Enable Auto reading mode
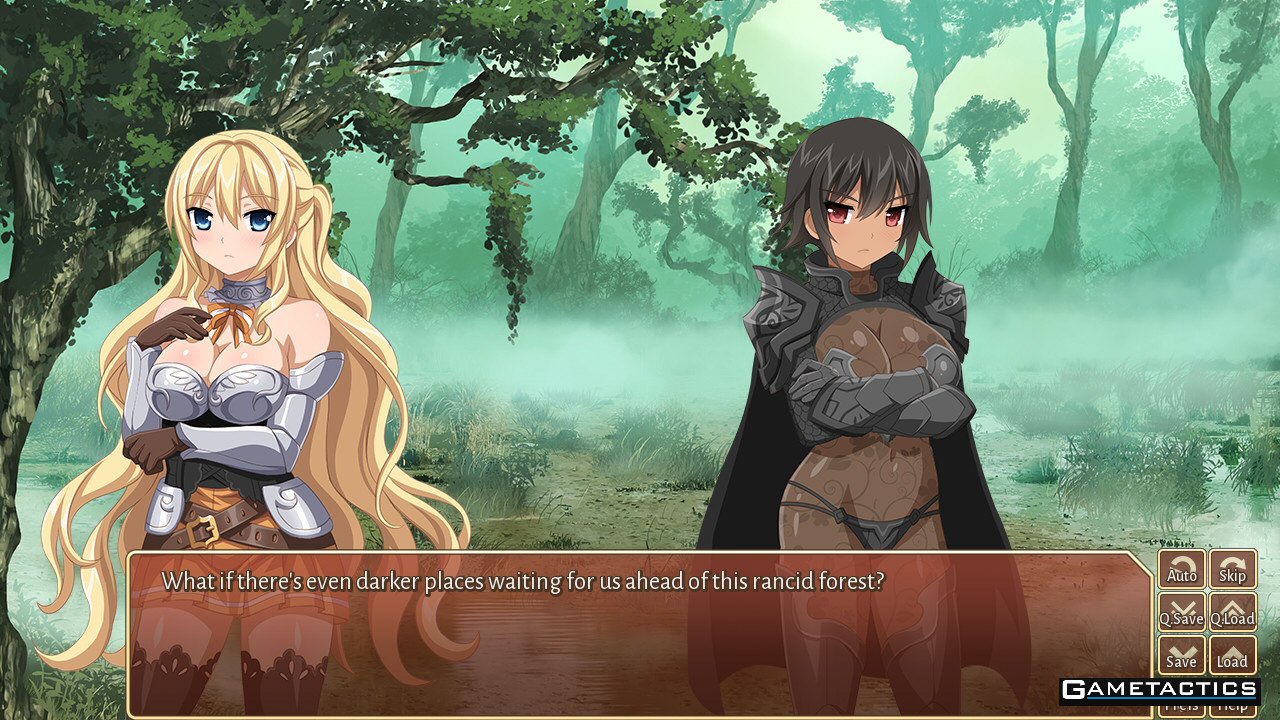 click(x=1181, y=570)
